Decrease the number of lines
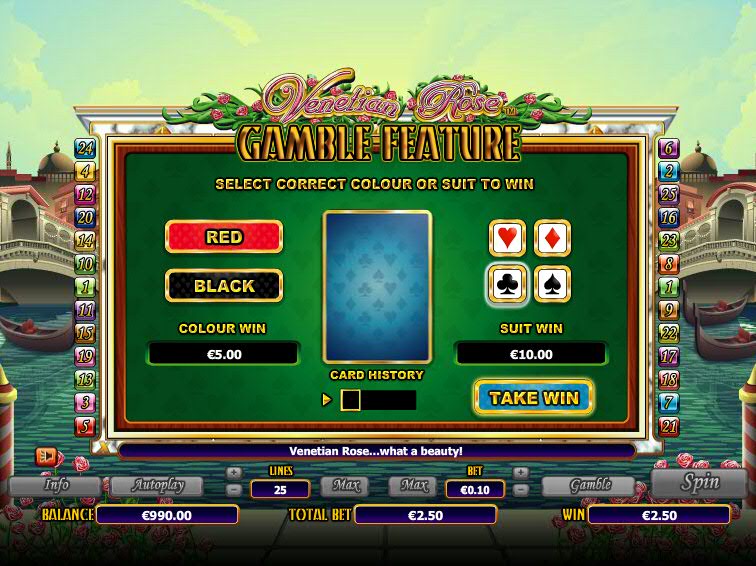The image size is (756, 566). (x=234, y=490)
